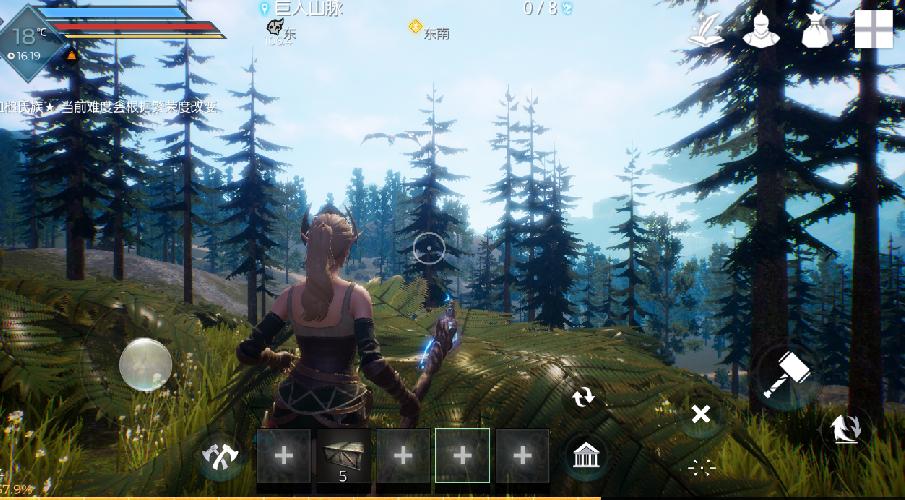Select the yellow diamond quest marker
905x500 pixels.
[x=415, y=27]
